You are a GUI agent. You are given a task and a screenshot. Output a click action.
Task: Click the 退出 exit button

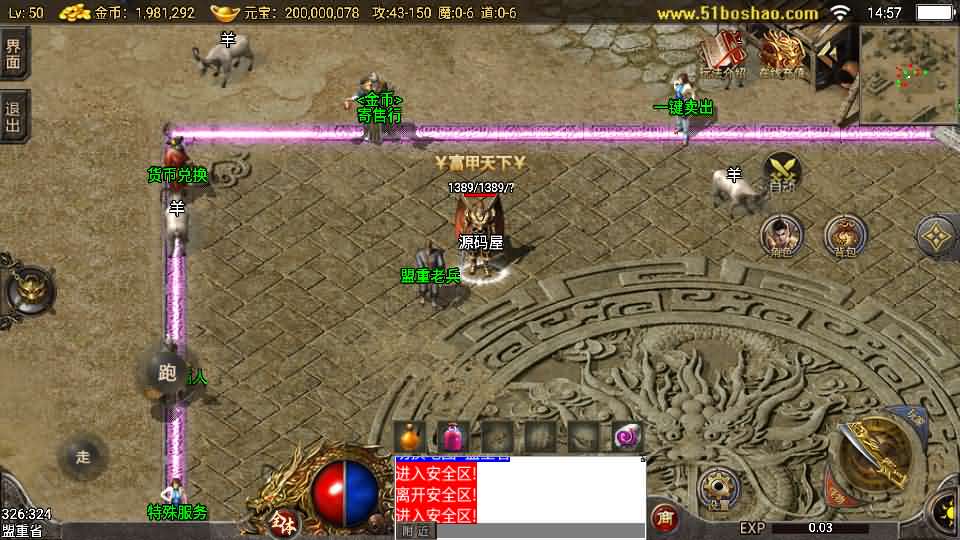[x=13, y=117]
